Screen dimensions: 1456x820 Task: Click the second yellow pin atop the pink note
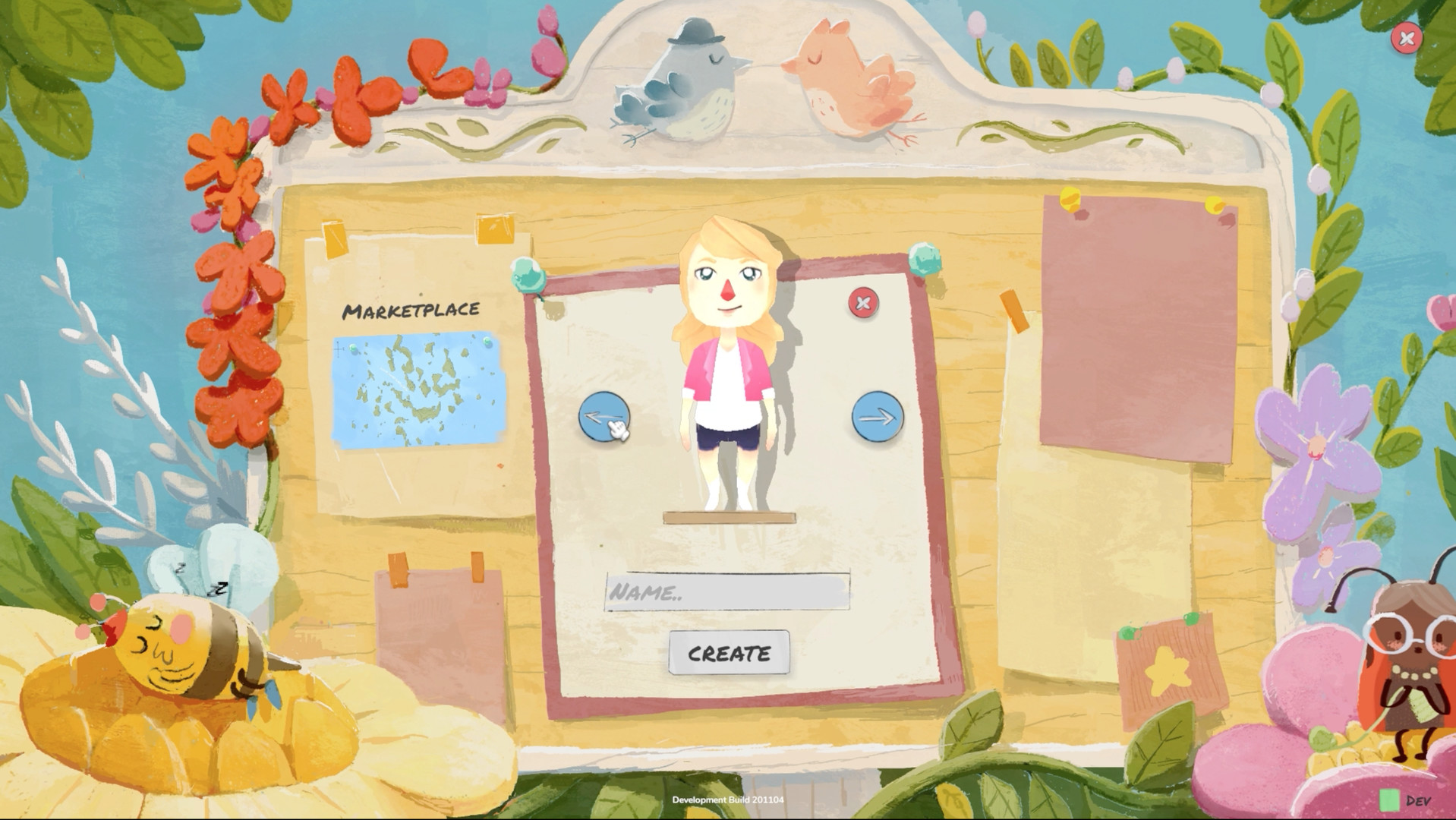1215,204
